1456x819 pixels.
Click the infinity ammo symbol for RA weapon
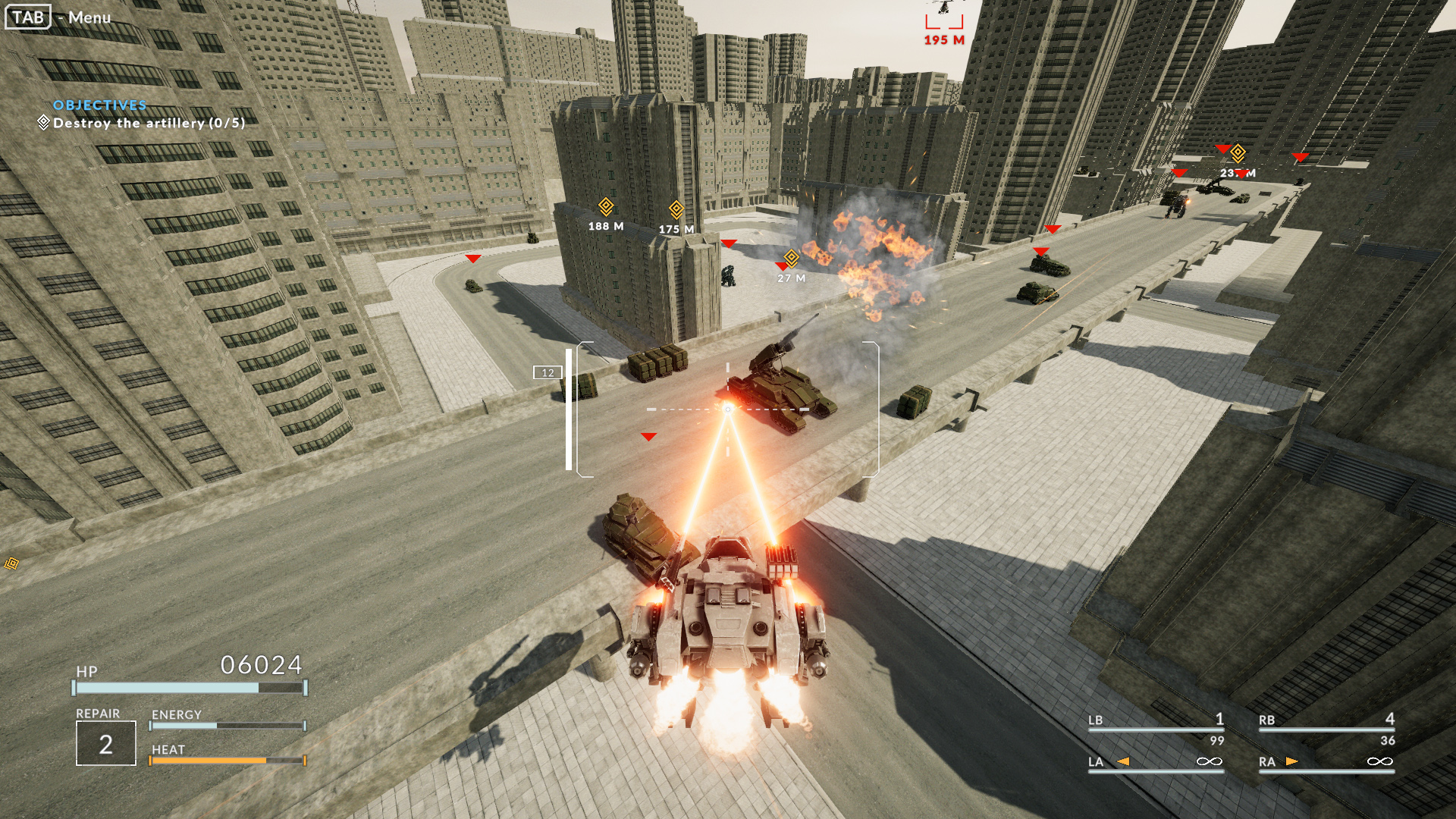(x=1381, y=761)
